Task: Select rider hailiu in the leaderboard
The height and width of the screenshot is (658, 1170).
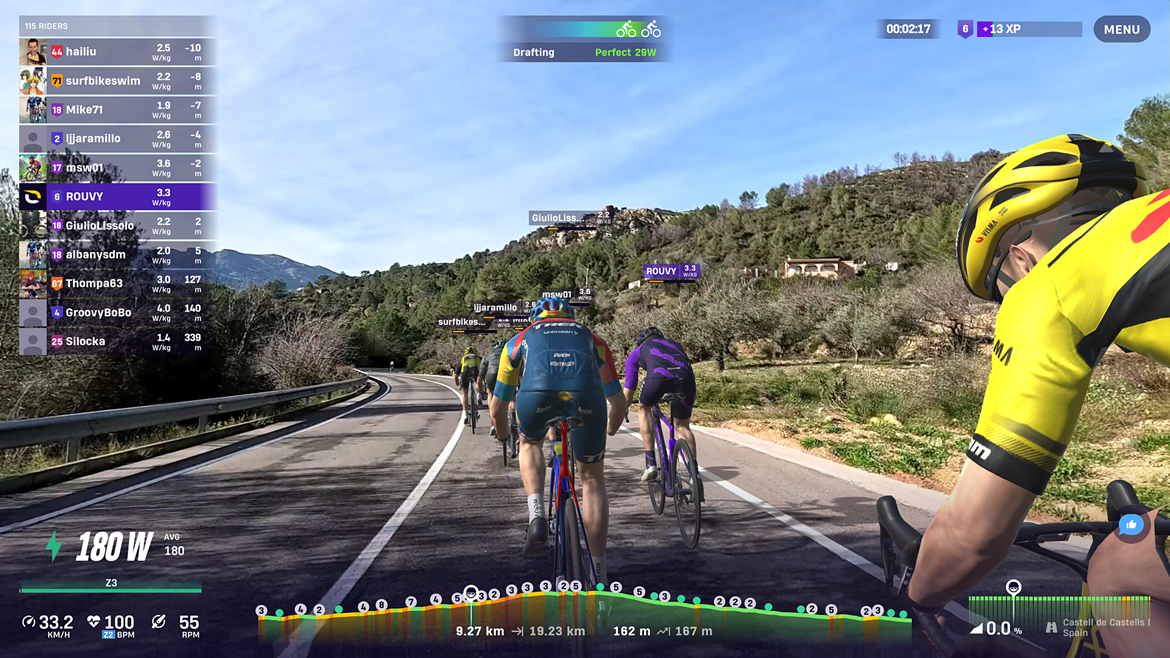Action: click(x=117, y=52)
